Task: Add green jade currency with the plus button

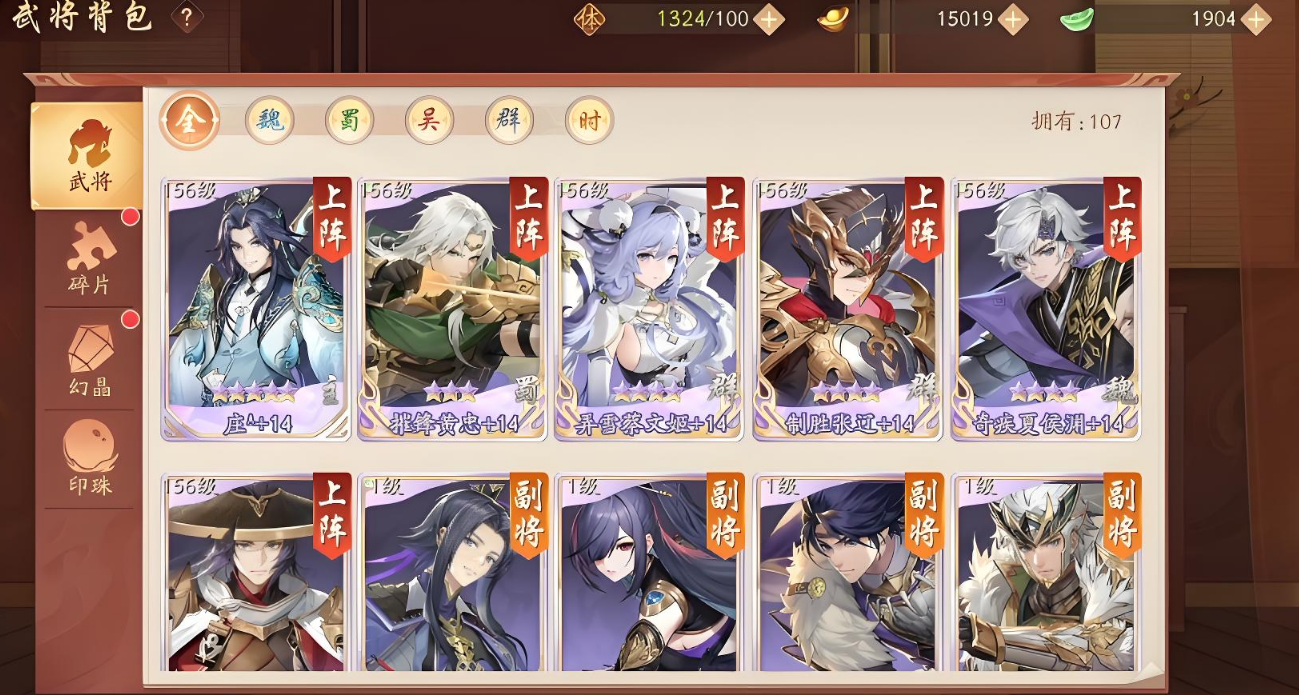Action: pos(1255,19)
